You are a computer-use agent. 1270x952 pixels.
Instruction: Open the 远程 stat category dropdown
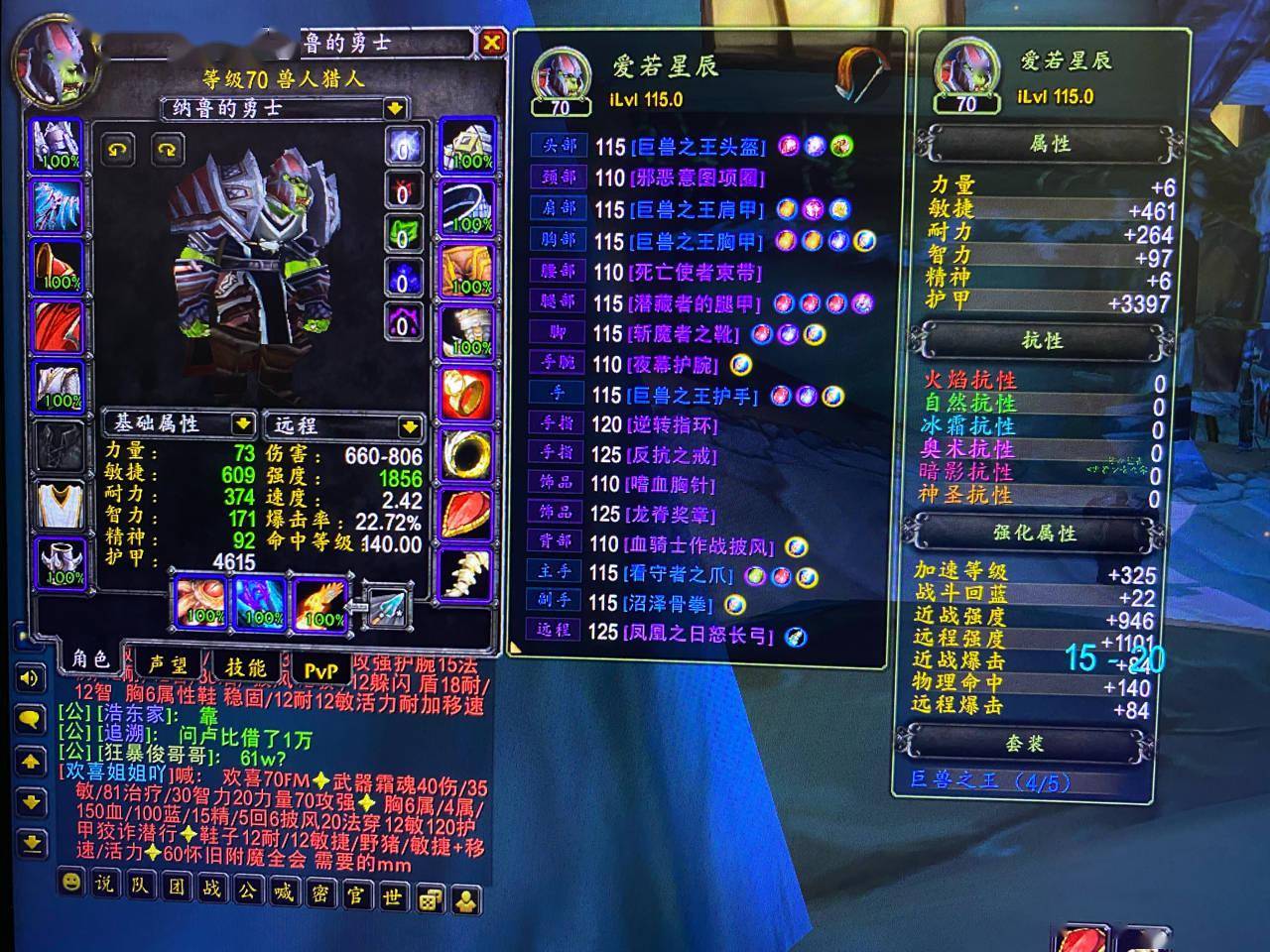click(x=410, y=426)
